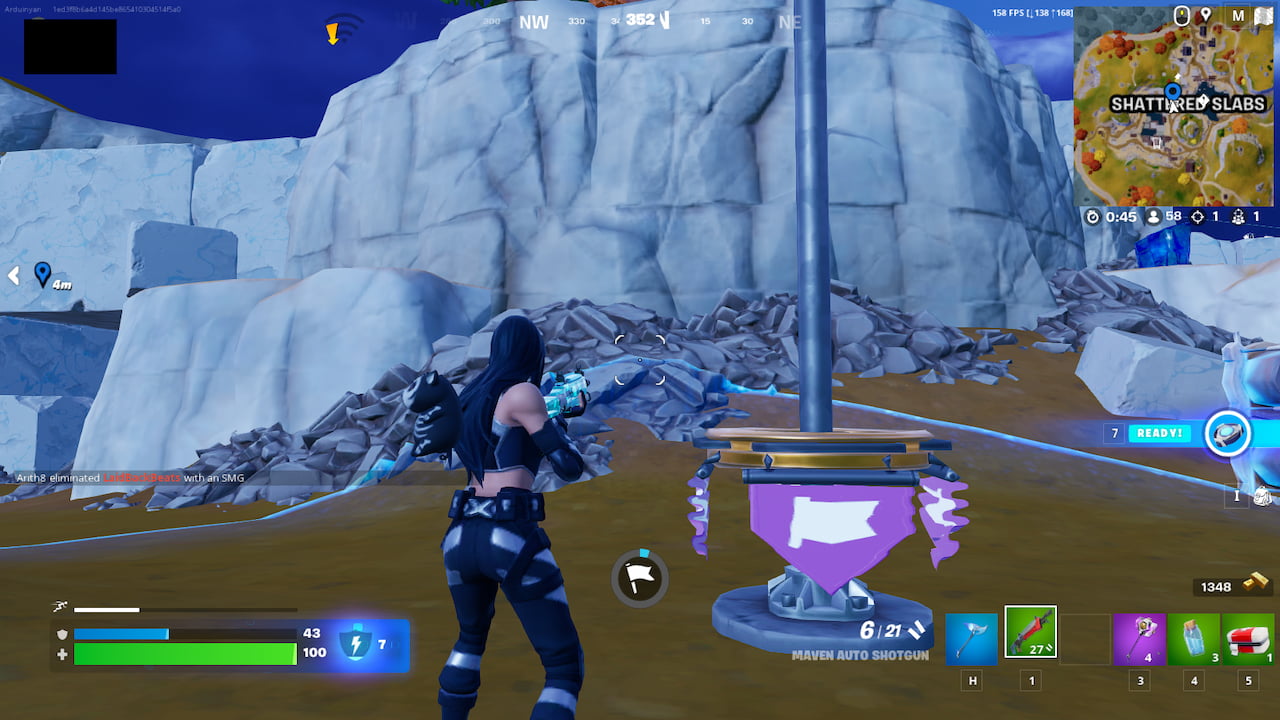Click the flag capture progress icon

[640, 578]
